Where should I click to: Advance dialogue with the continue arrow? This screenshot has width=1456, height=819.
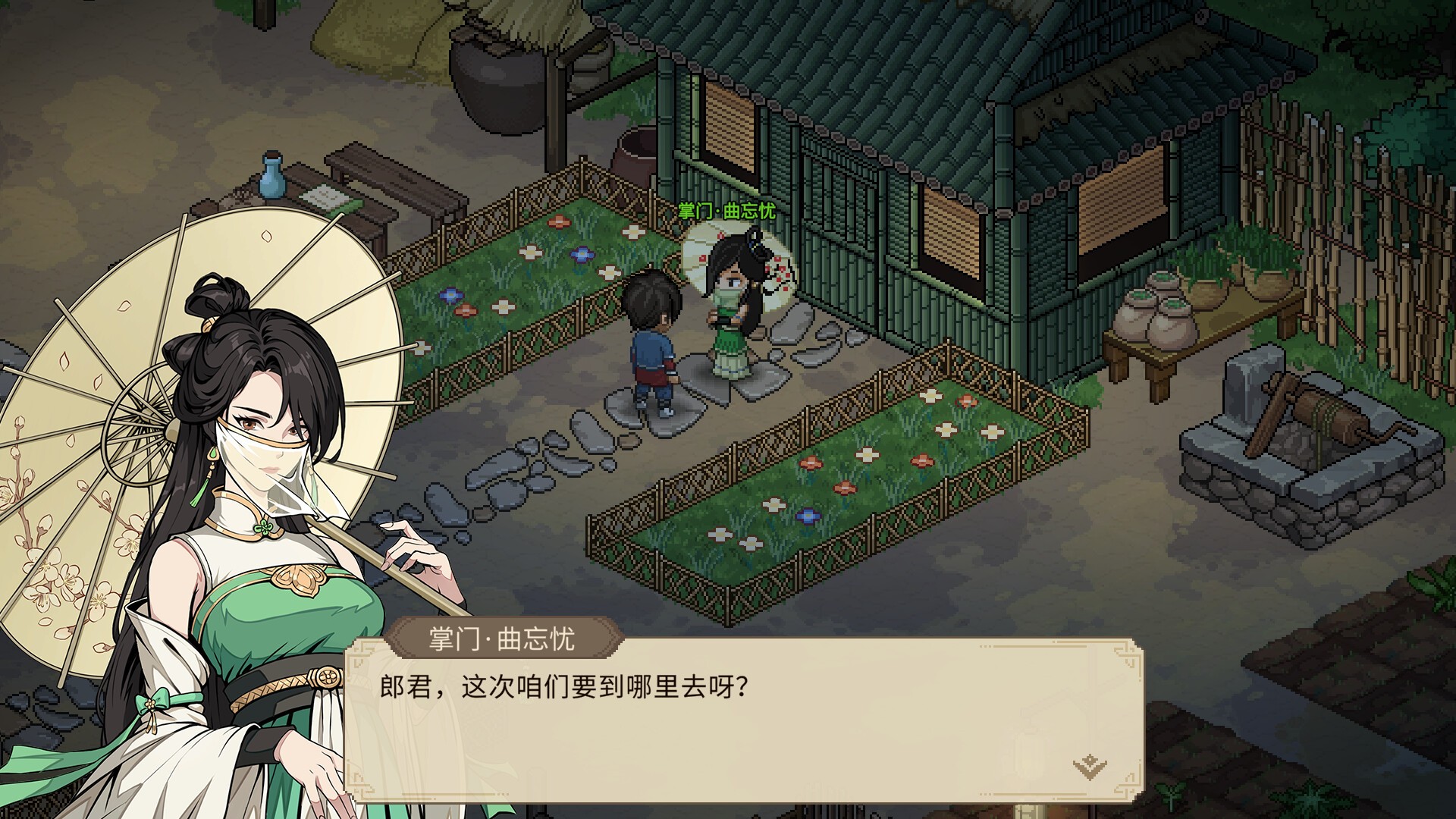[x=1090, y=767]
